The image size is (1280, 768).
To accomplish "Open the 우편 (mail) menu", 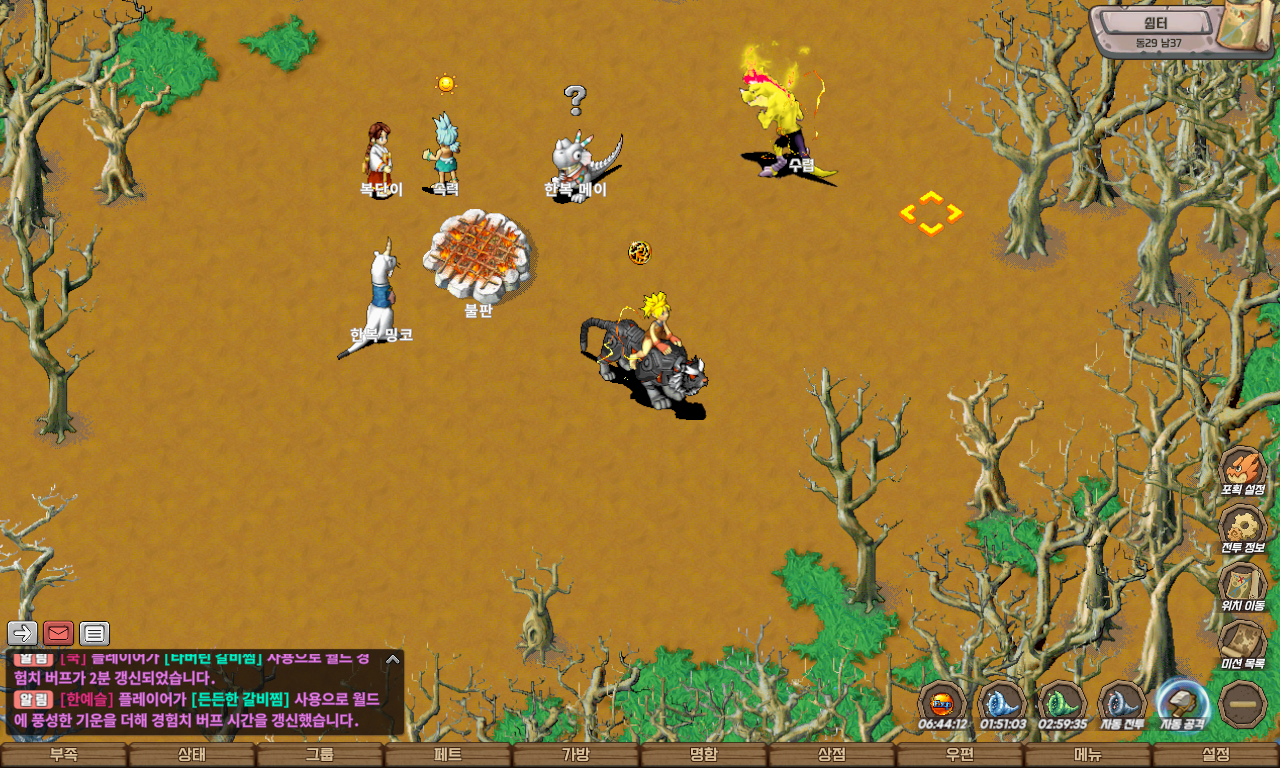I will click(x=960, y=755).
